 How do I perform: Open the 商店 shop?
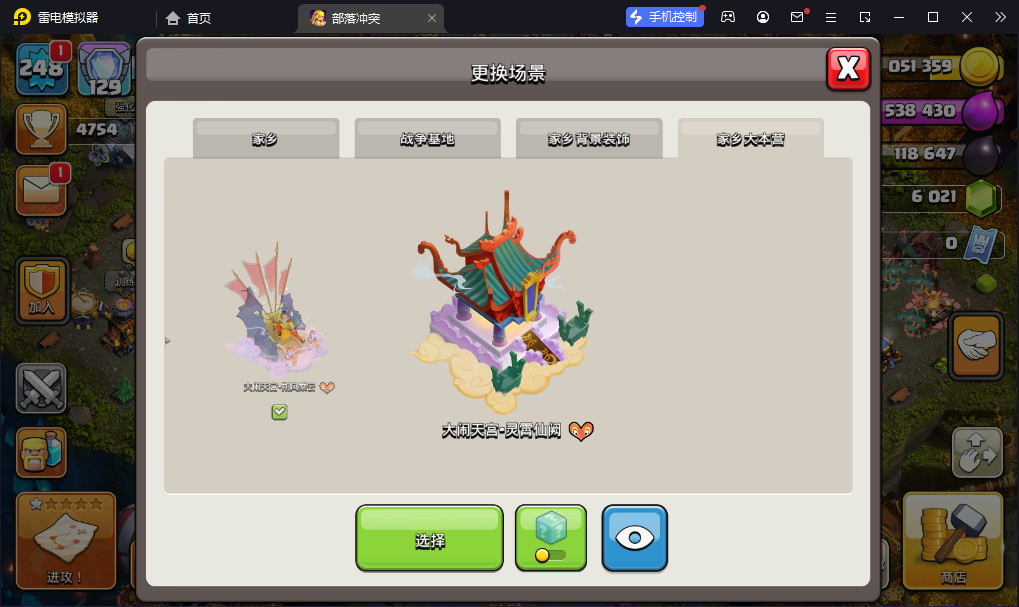point(953,540)
